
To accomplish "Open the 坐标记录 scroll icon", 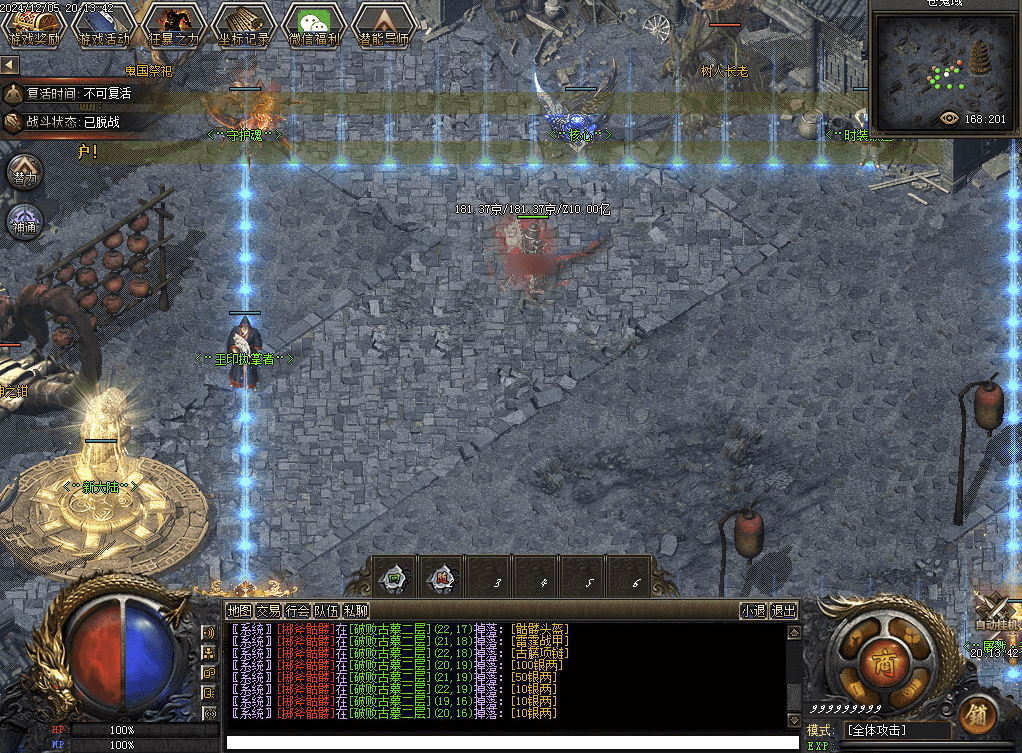I will (238, 25).
